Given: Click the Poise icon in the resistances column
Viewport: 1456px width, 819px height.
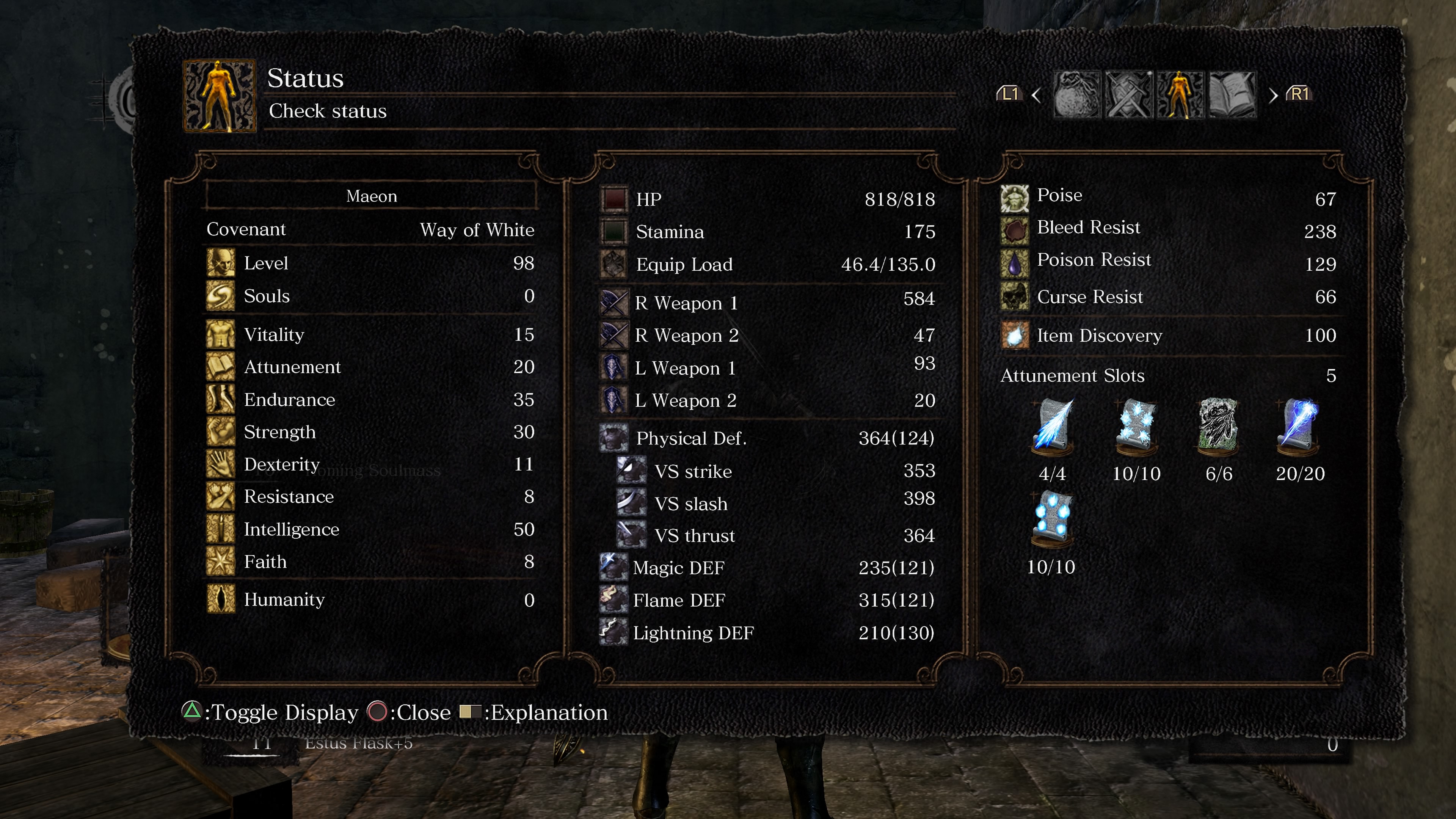Looking at the screenshot, I should [1015, 198].
